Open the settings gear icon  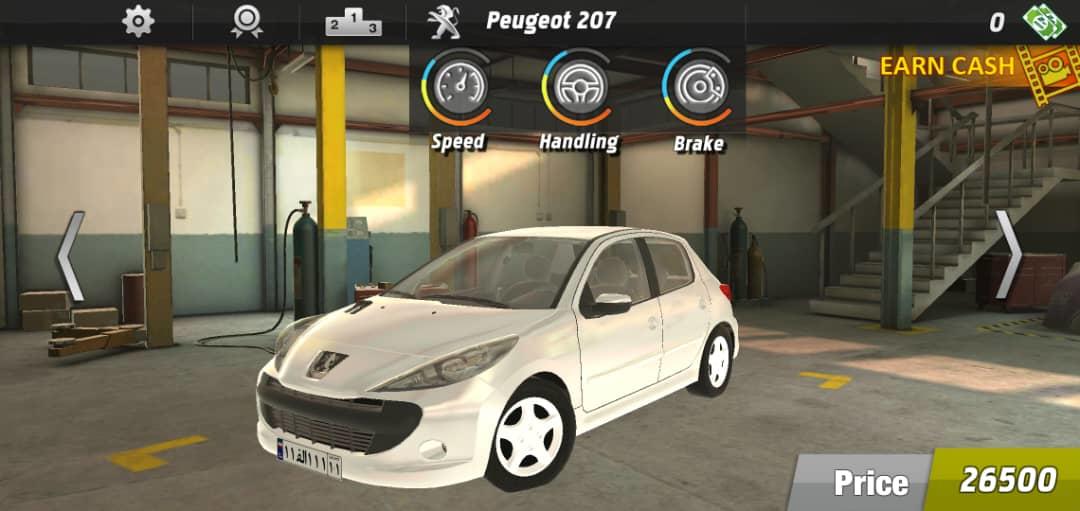click(138, 21)
